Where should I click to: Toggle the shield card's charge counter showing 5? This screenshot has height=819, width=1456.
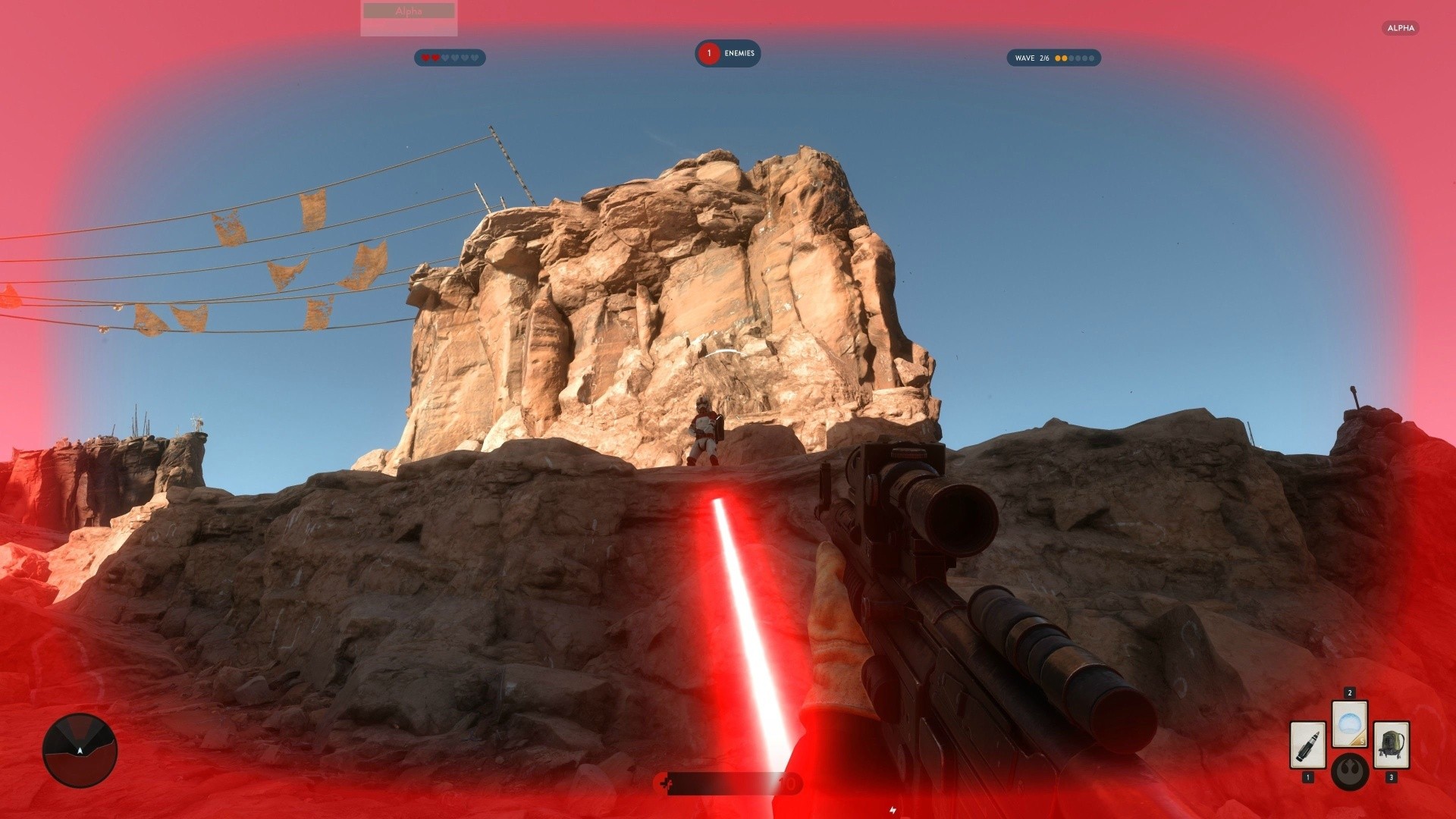pyautogui.click(x=1362, y=741)
